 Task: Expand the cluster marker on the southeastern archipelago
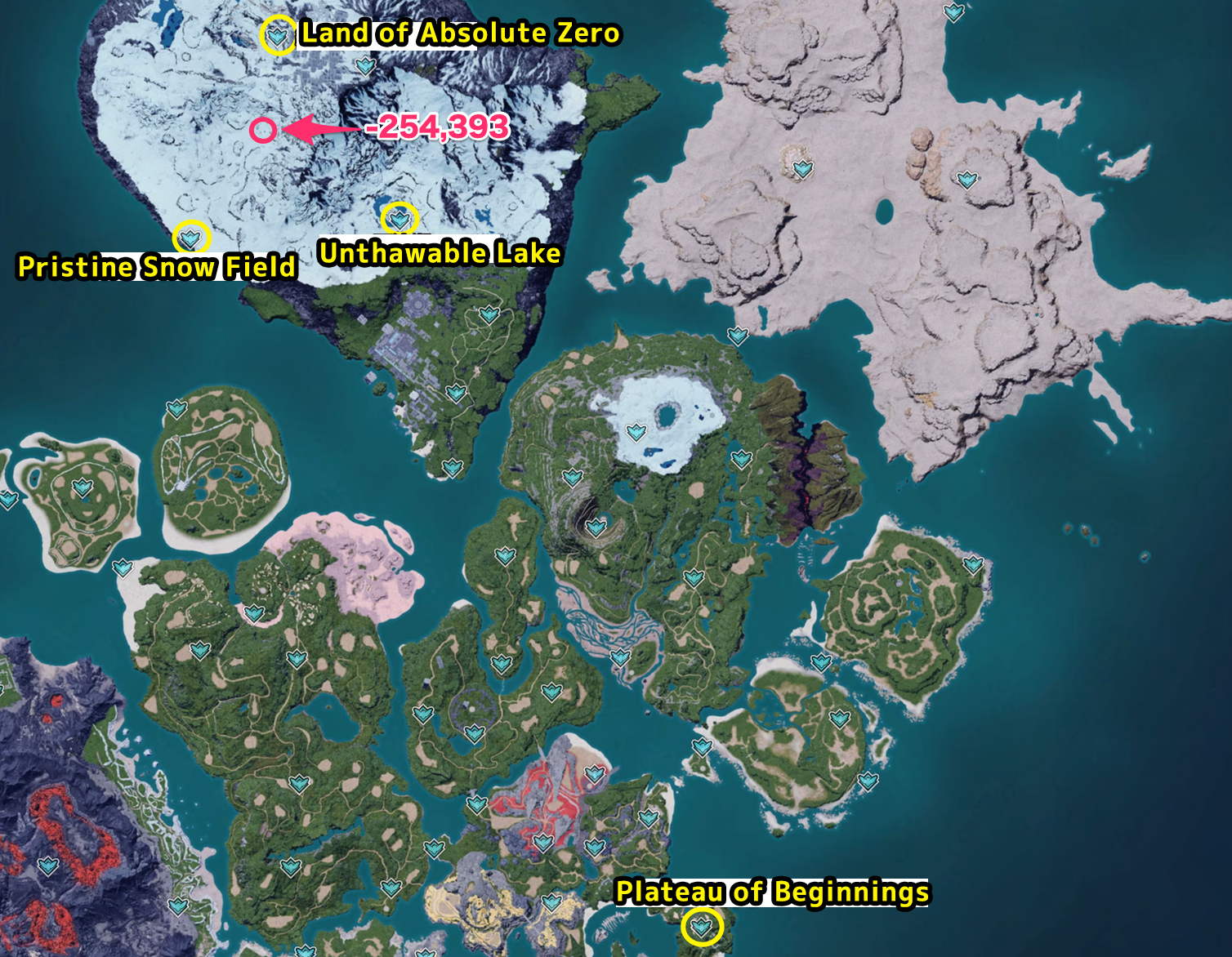[x=838, y=717]
